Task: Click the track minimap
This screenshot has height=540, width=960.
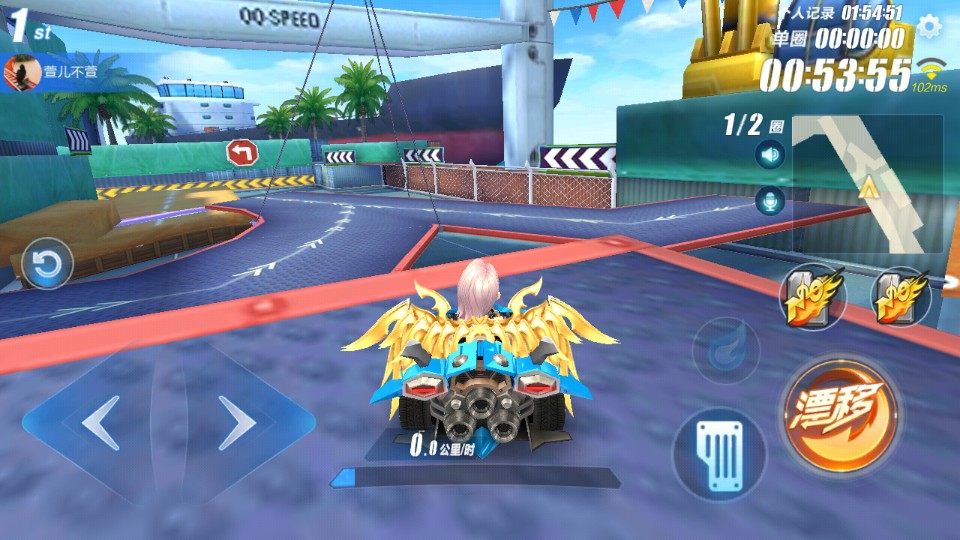Action: click(x=867, y=183)
